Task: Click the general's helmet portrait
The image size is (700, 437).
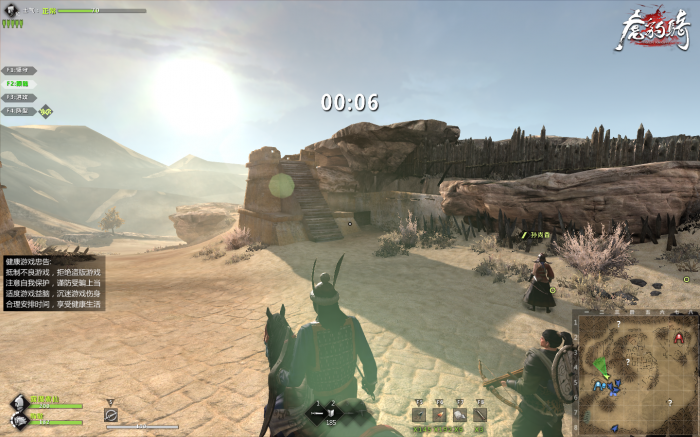Action: click(x=19, y=402)
